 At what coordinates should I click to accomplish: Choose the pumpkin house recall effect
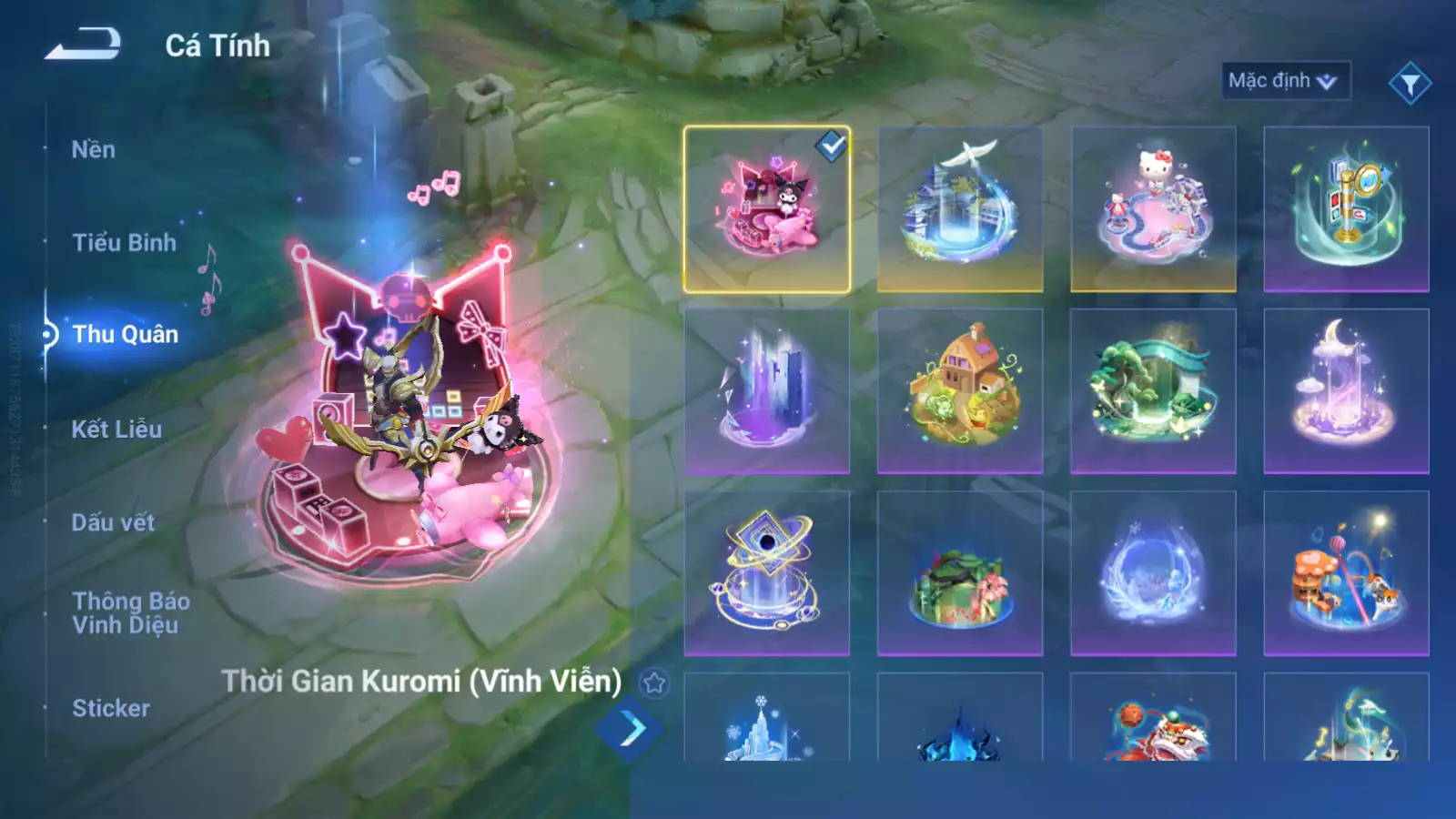pos(960,391)
